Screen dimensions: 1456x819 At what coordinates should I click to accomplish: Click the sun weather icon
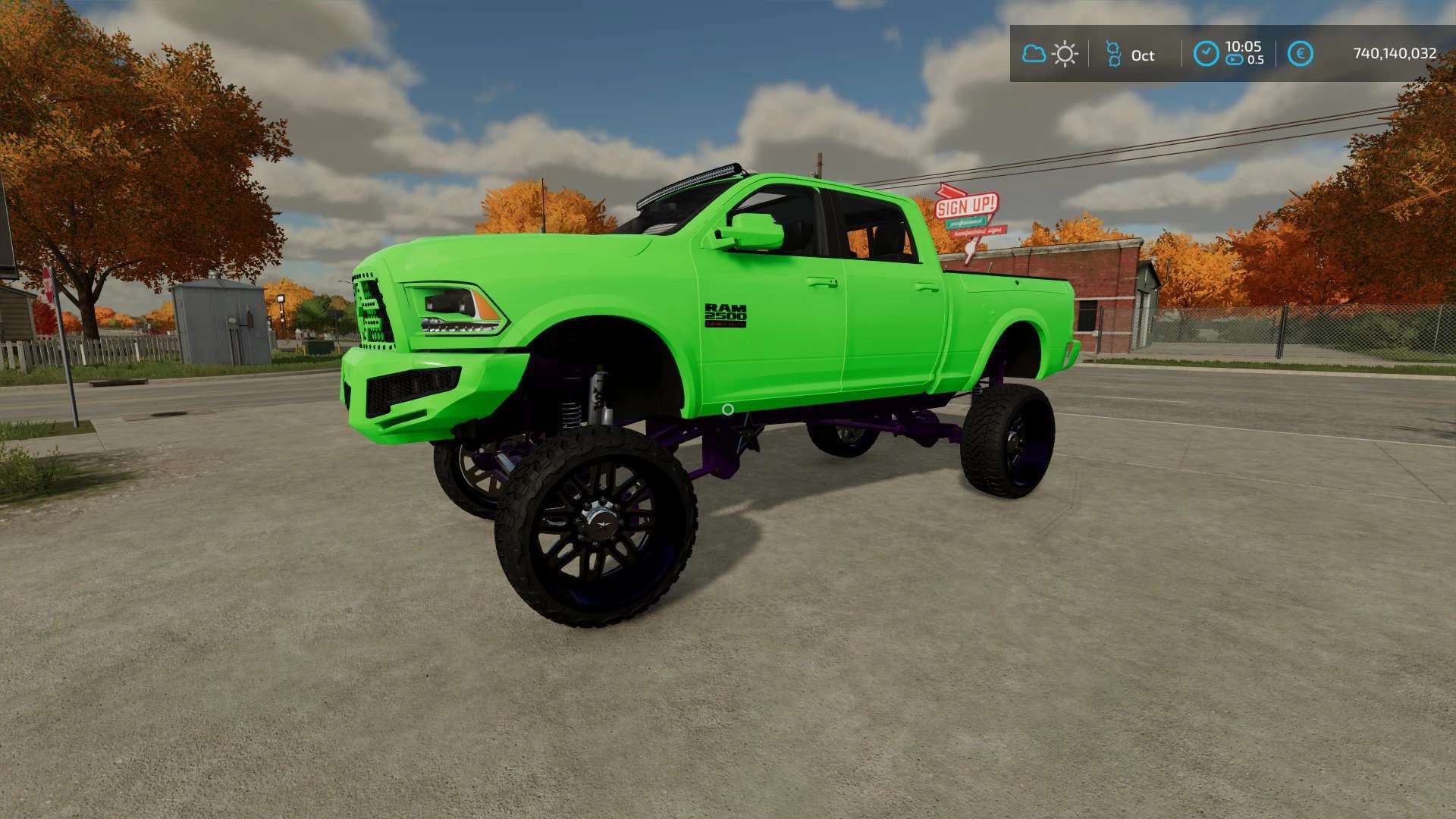1065,54
